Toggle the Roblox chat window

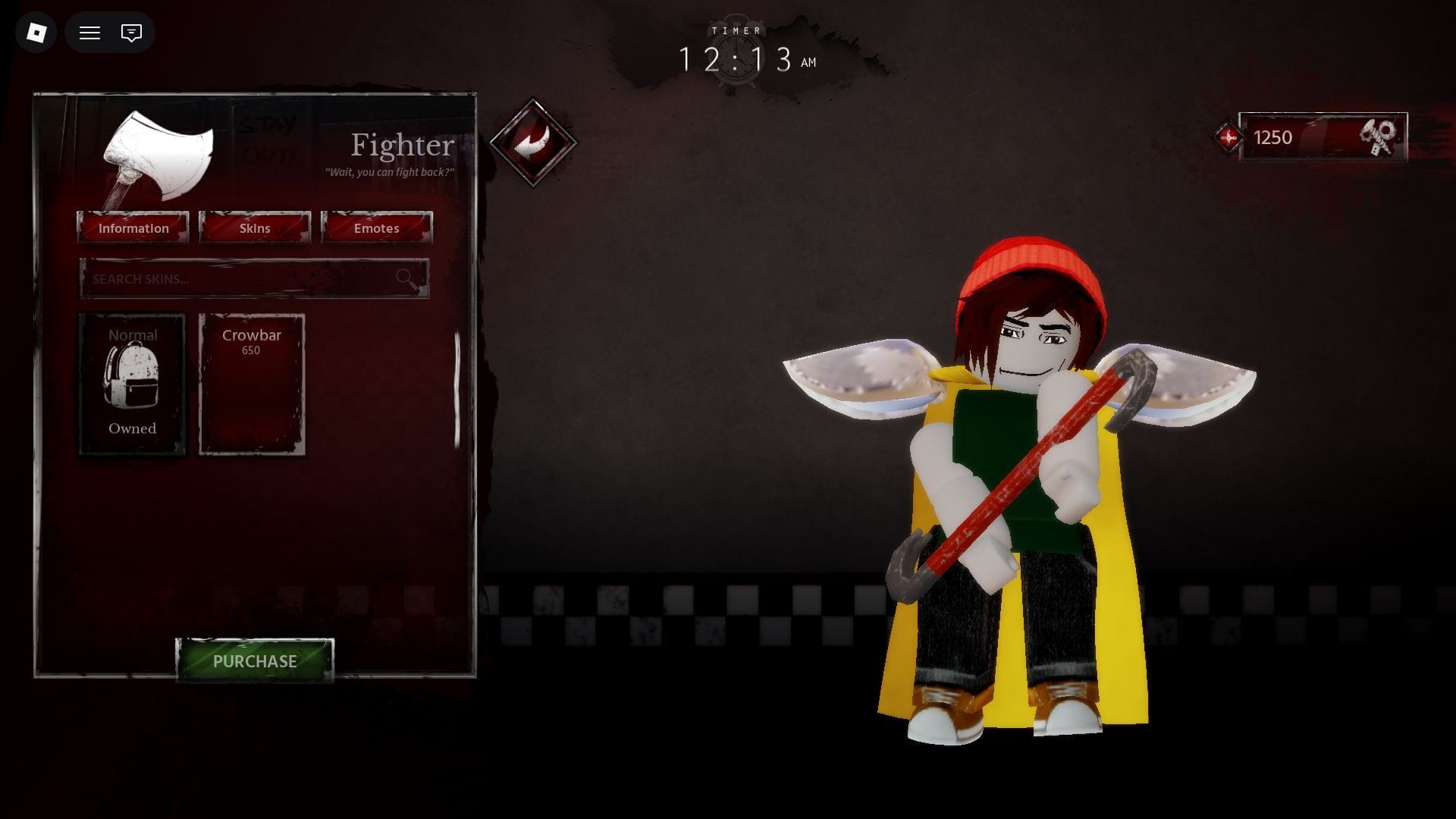(131, 33)
